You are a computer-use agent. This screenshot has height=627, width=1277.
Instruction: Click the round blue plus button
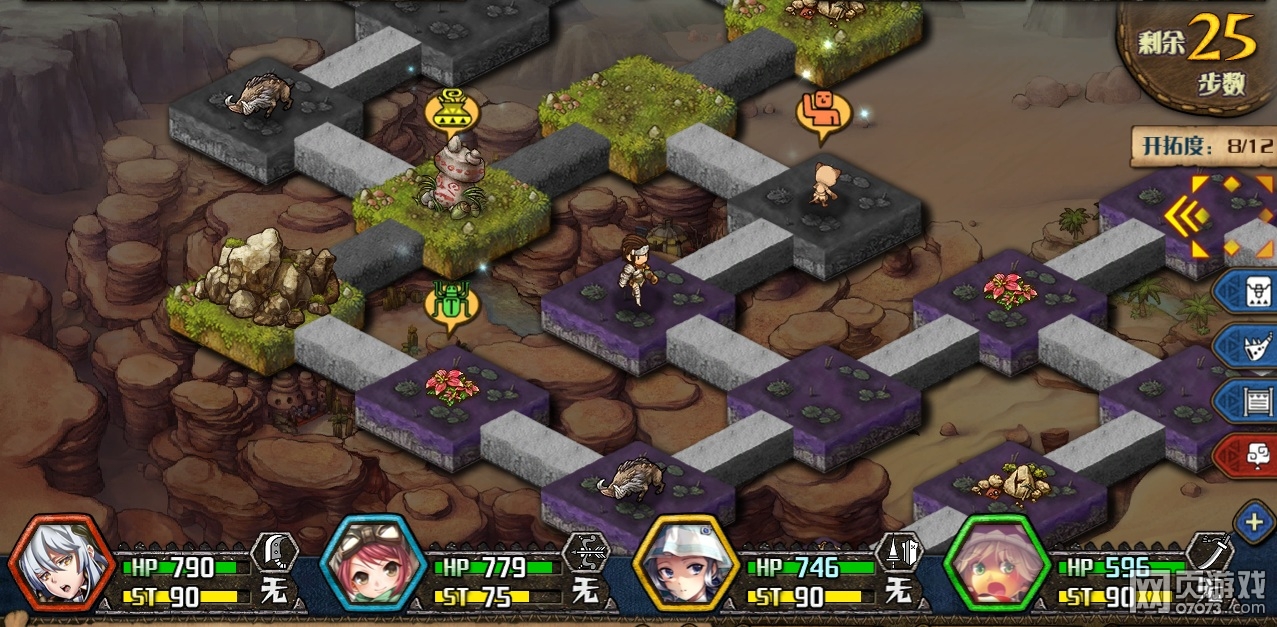coord(1254,522)
